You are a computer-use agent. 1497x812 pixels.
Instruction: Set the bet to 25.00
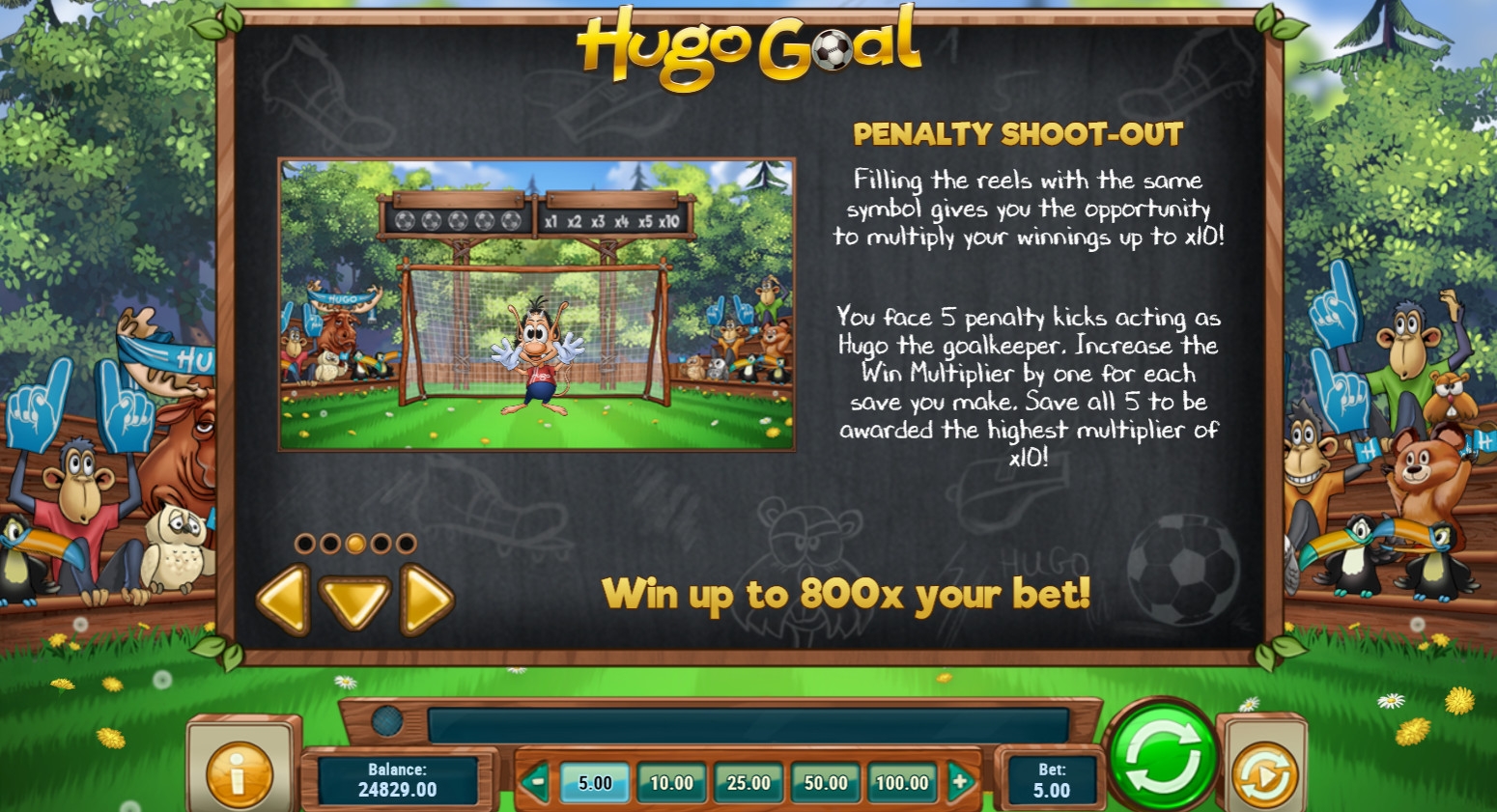coord(748,783)
